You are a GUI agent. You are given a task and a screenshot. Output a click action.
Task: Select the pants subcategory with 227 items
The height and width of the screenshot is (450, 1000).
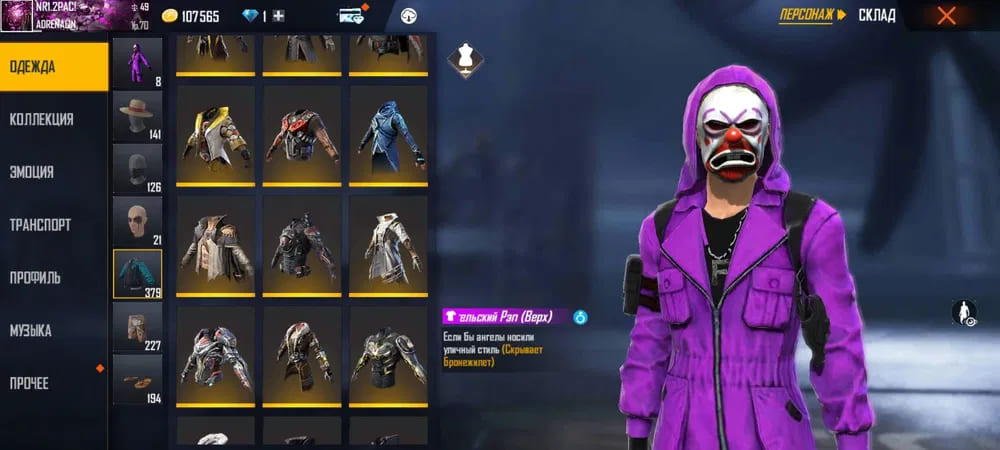(137, 327)
